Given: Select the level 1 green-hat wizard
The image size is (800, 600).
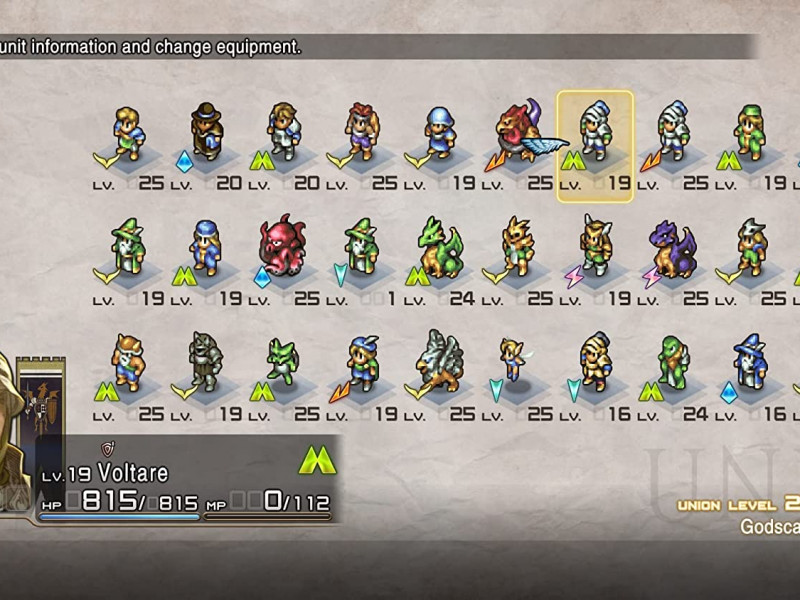Looking at the screenshot, I should (x=362, y=246).
